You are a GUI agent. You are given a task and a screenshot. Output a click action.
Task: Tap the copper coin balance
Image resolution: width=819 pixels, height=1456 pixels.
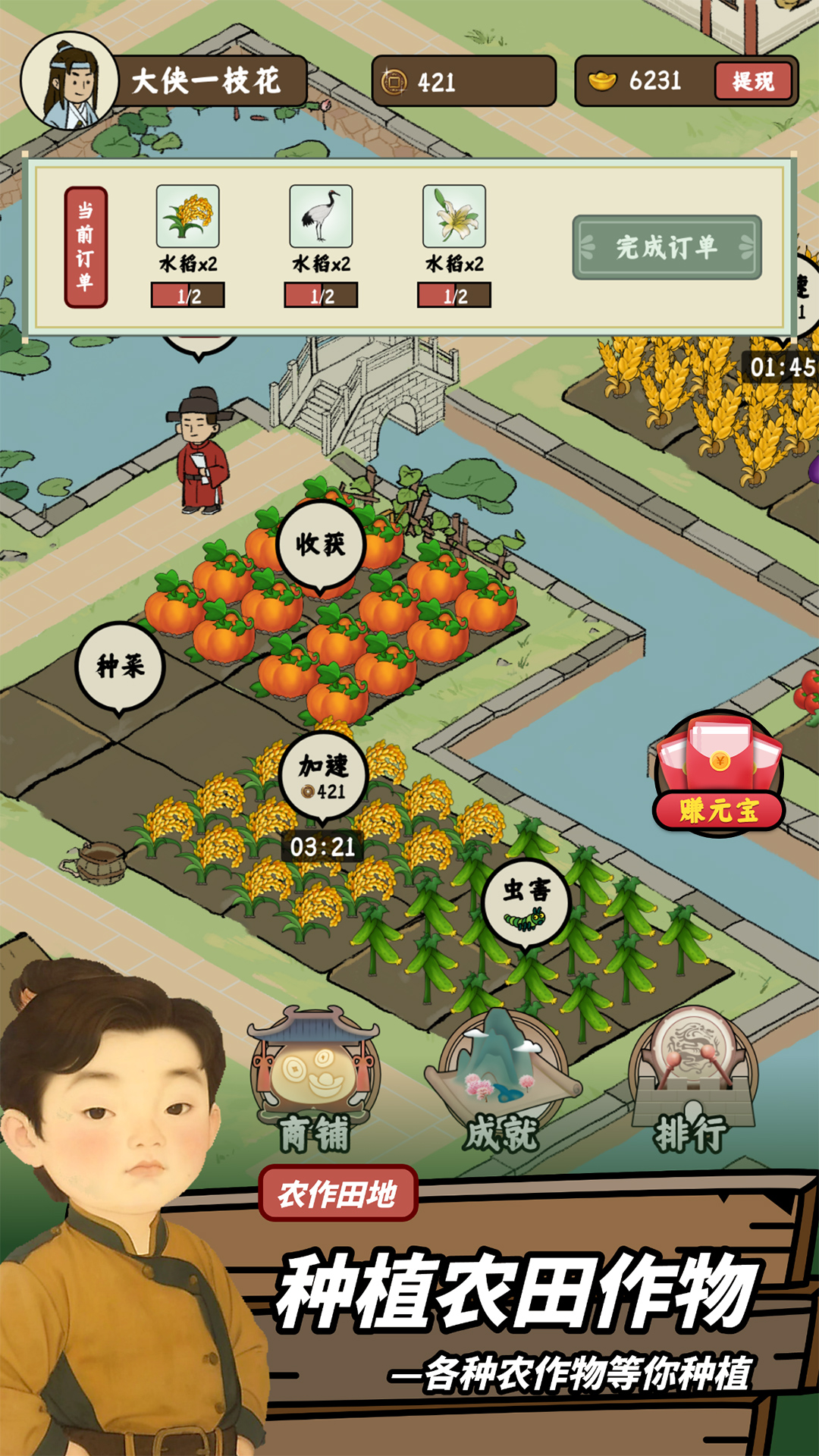click(x=463, y=81)
